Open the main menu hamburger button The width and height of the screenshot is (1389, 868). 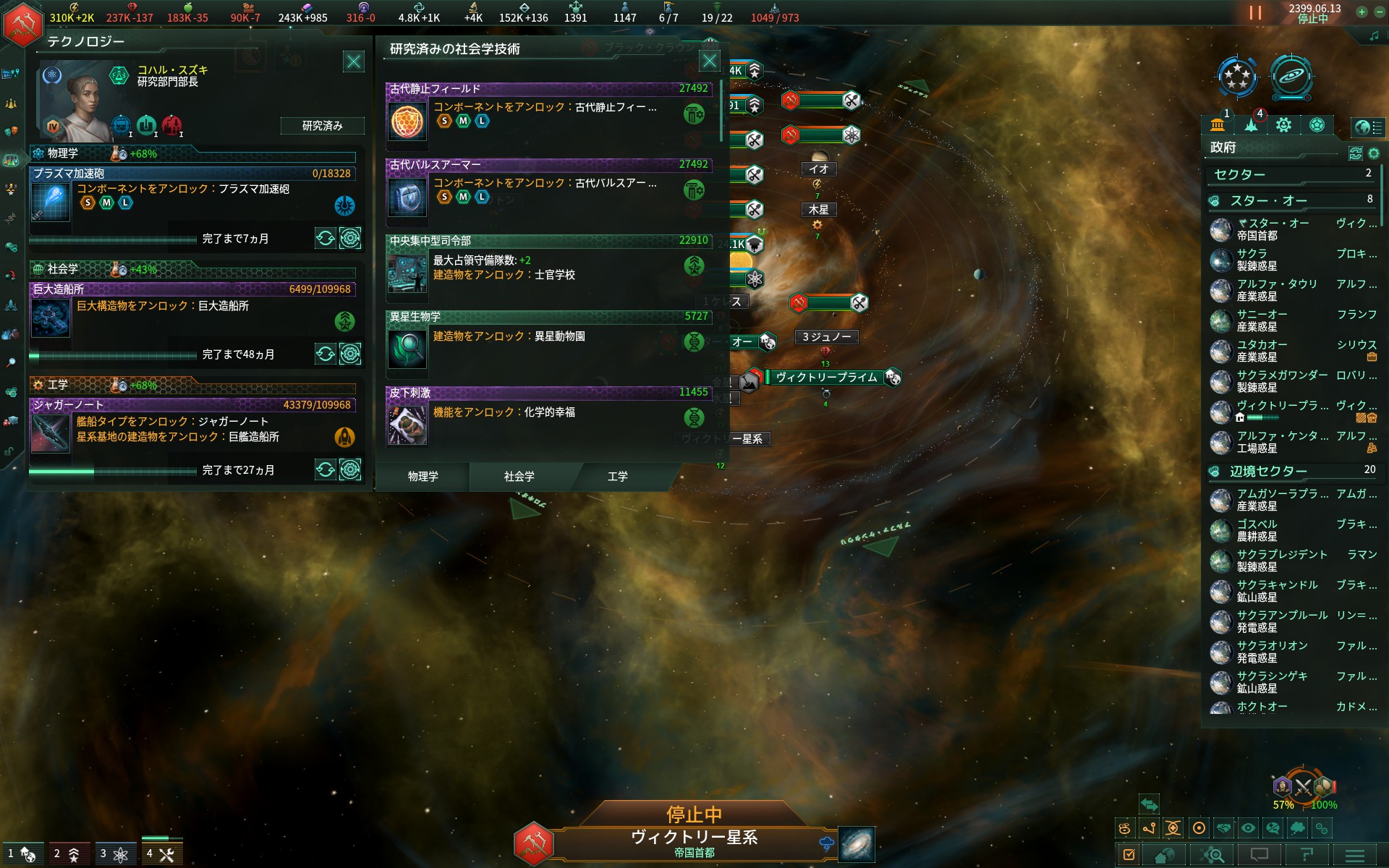pyautogui.click(x=1354, y=855)
